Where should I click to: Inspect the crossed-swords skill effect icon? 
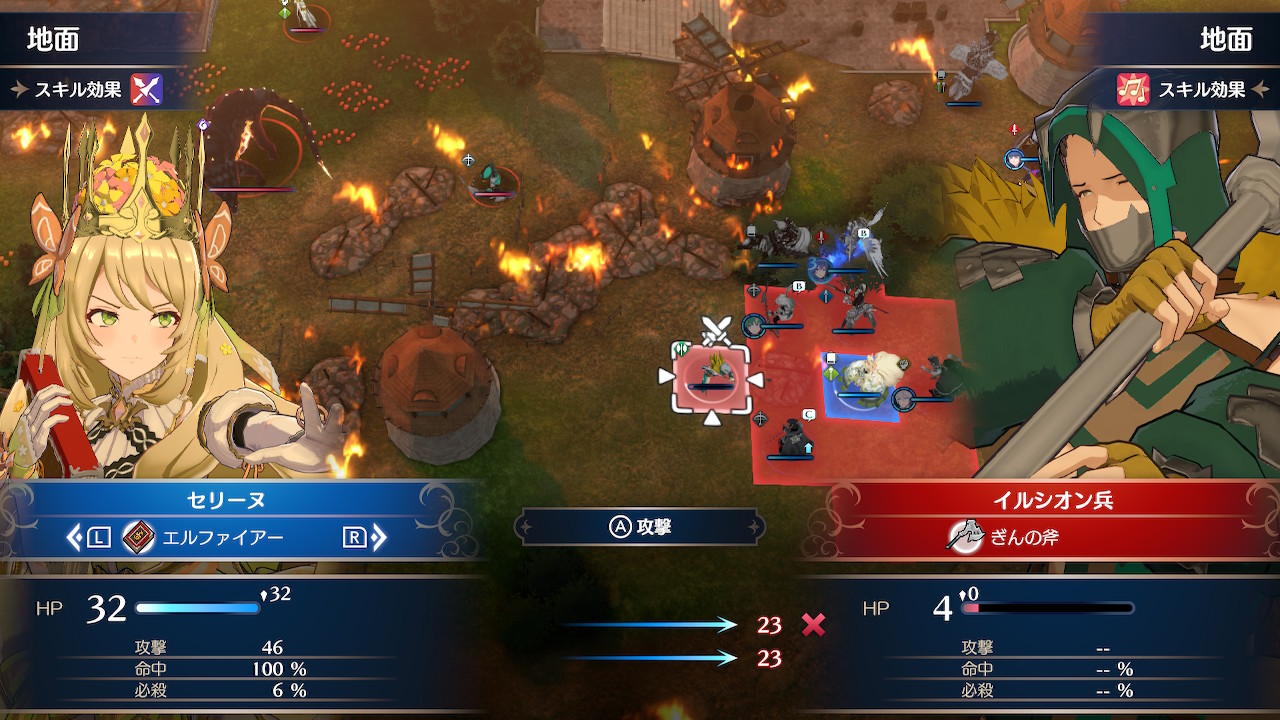[146, 89]
